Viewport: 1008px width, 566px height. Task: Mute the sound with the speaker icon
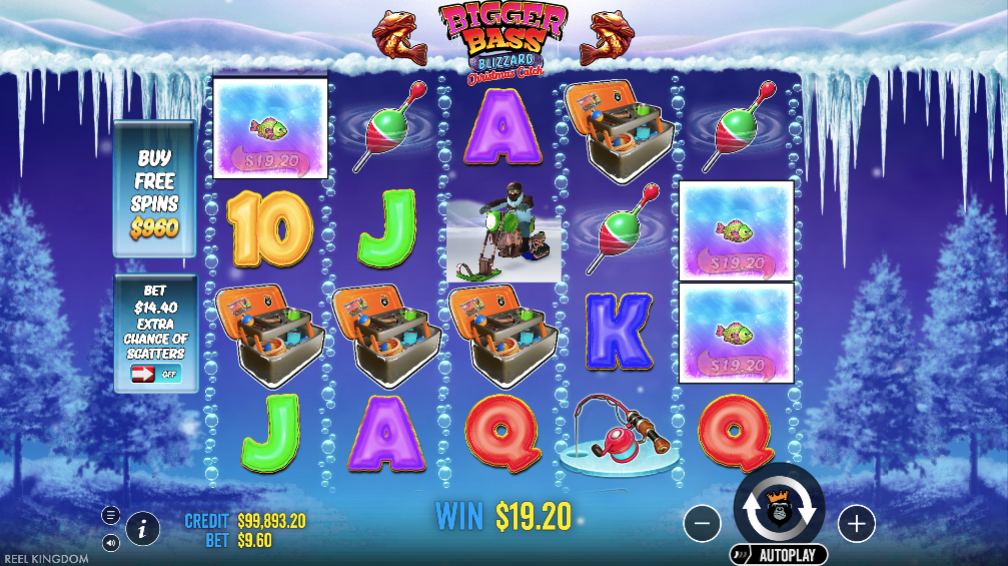pyautogui.click(x=111, y=543)
